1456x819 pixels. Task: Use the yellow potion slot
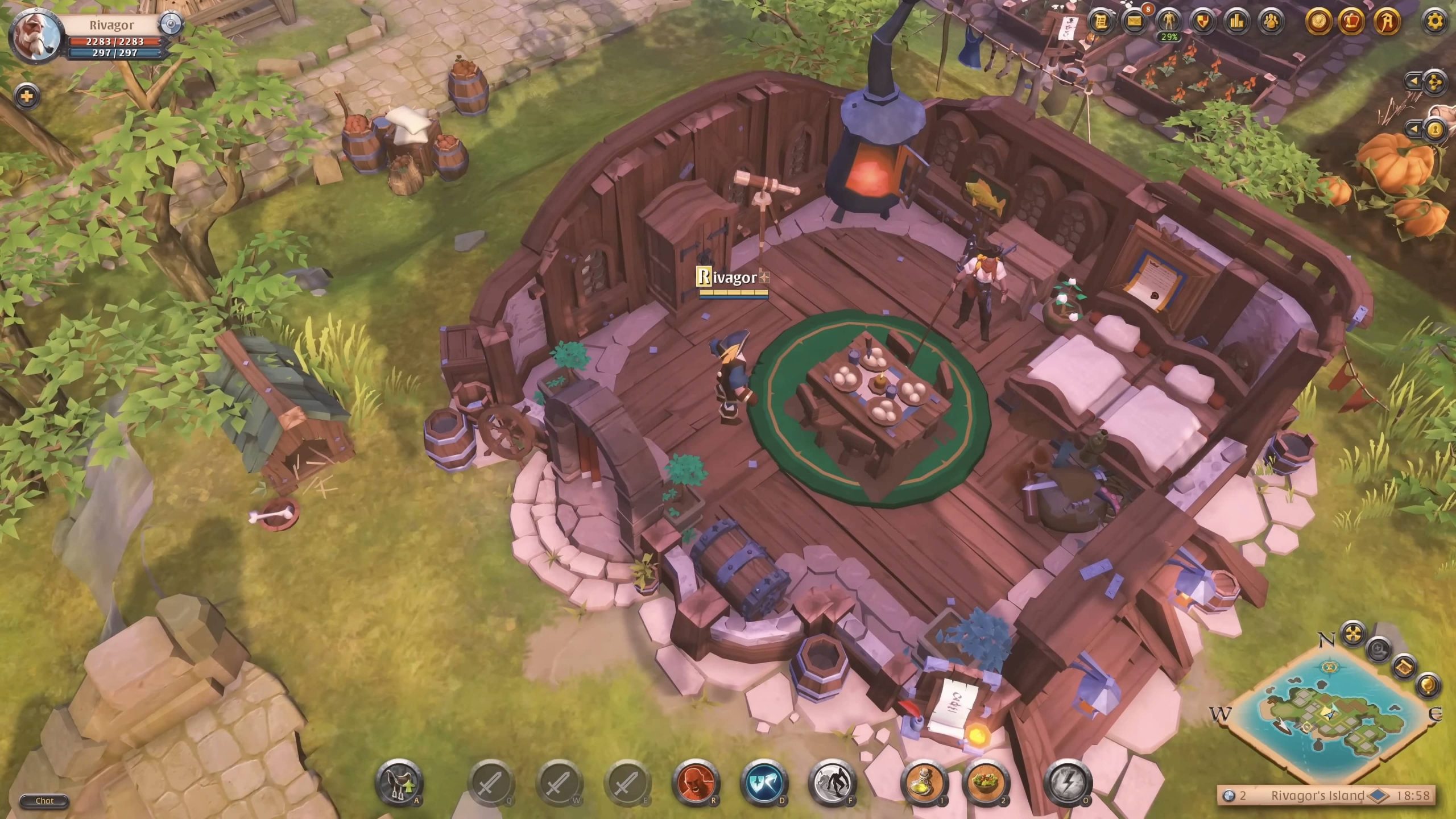(924, 783)
